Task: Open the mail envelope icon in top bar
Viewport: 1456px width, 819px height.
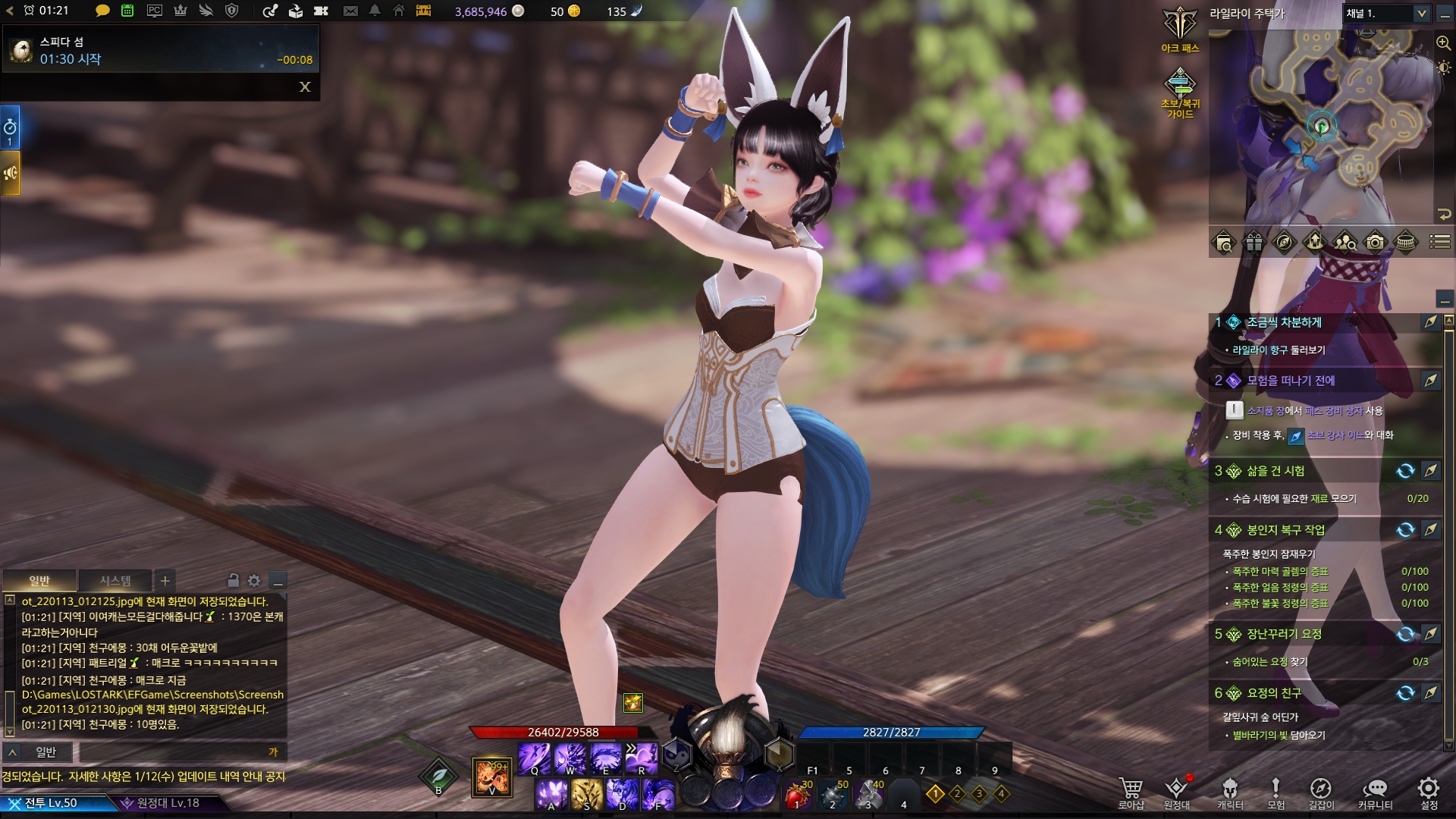Action: (350, 11)
